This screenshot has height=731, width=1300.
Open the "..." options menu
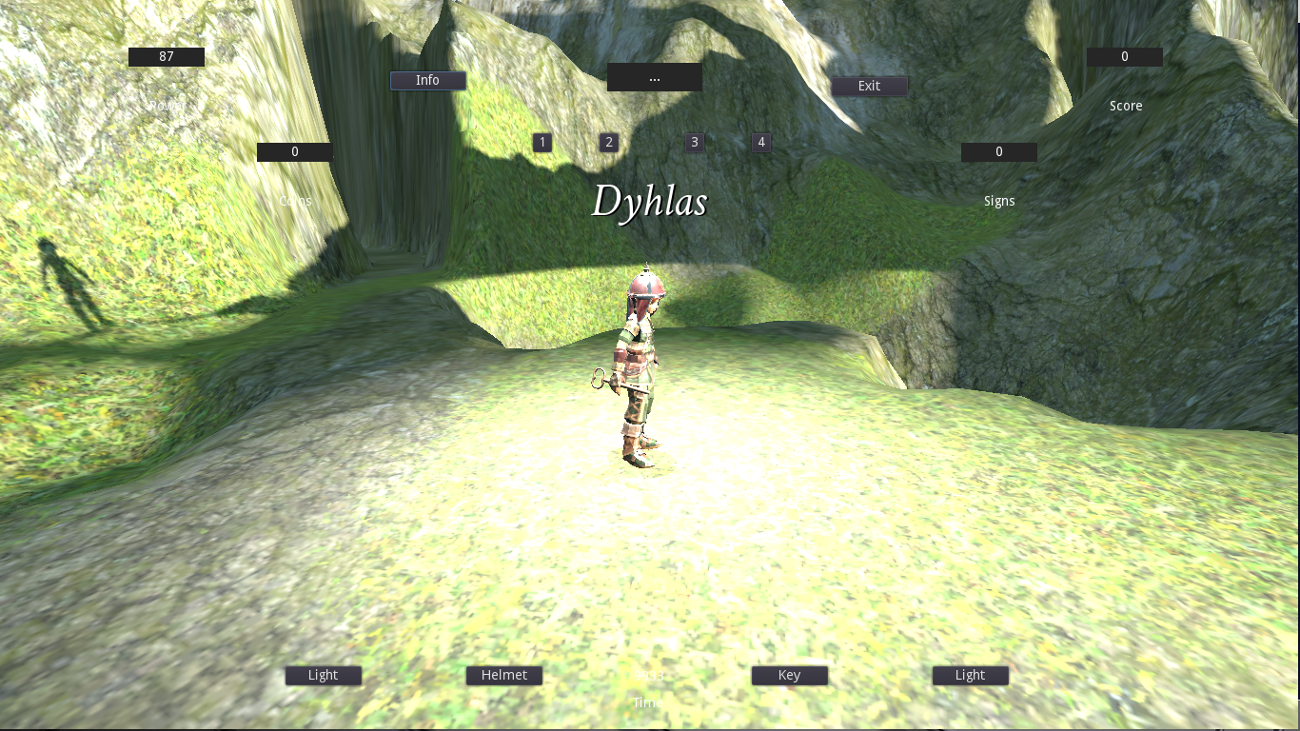click(654, 76)
